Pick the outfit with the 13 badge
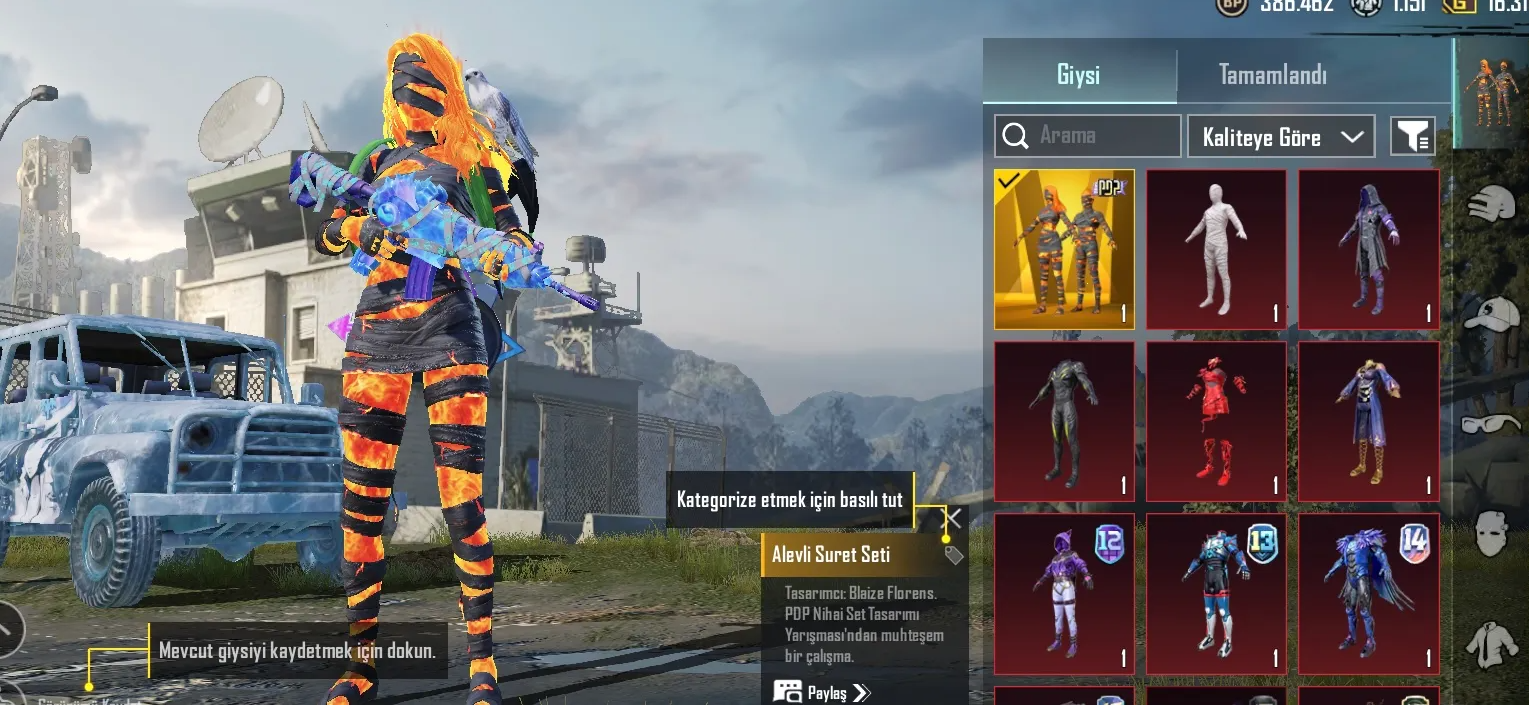The image size is (1529, 705). [x=1216, y=593]
